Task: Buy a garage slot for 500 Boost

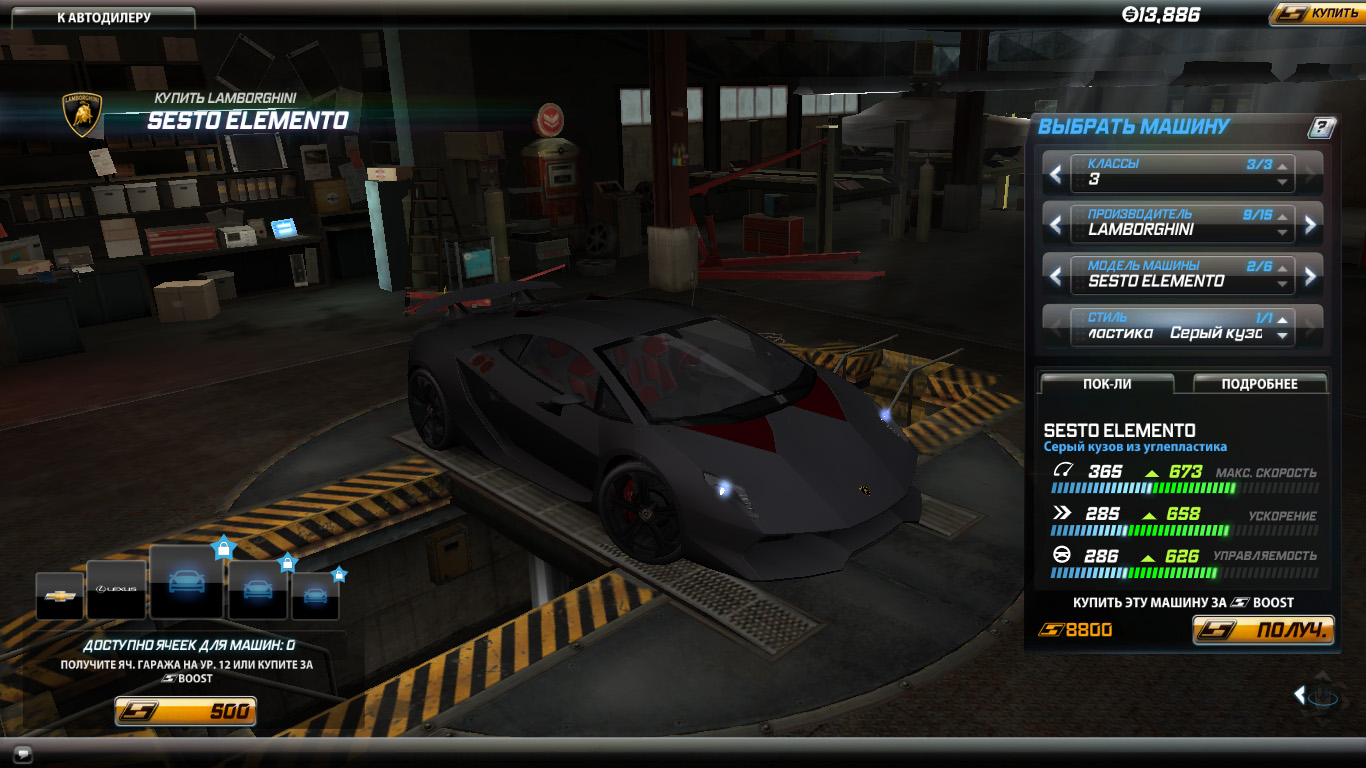Action: 185,712
